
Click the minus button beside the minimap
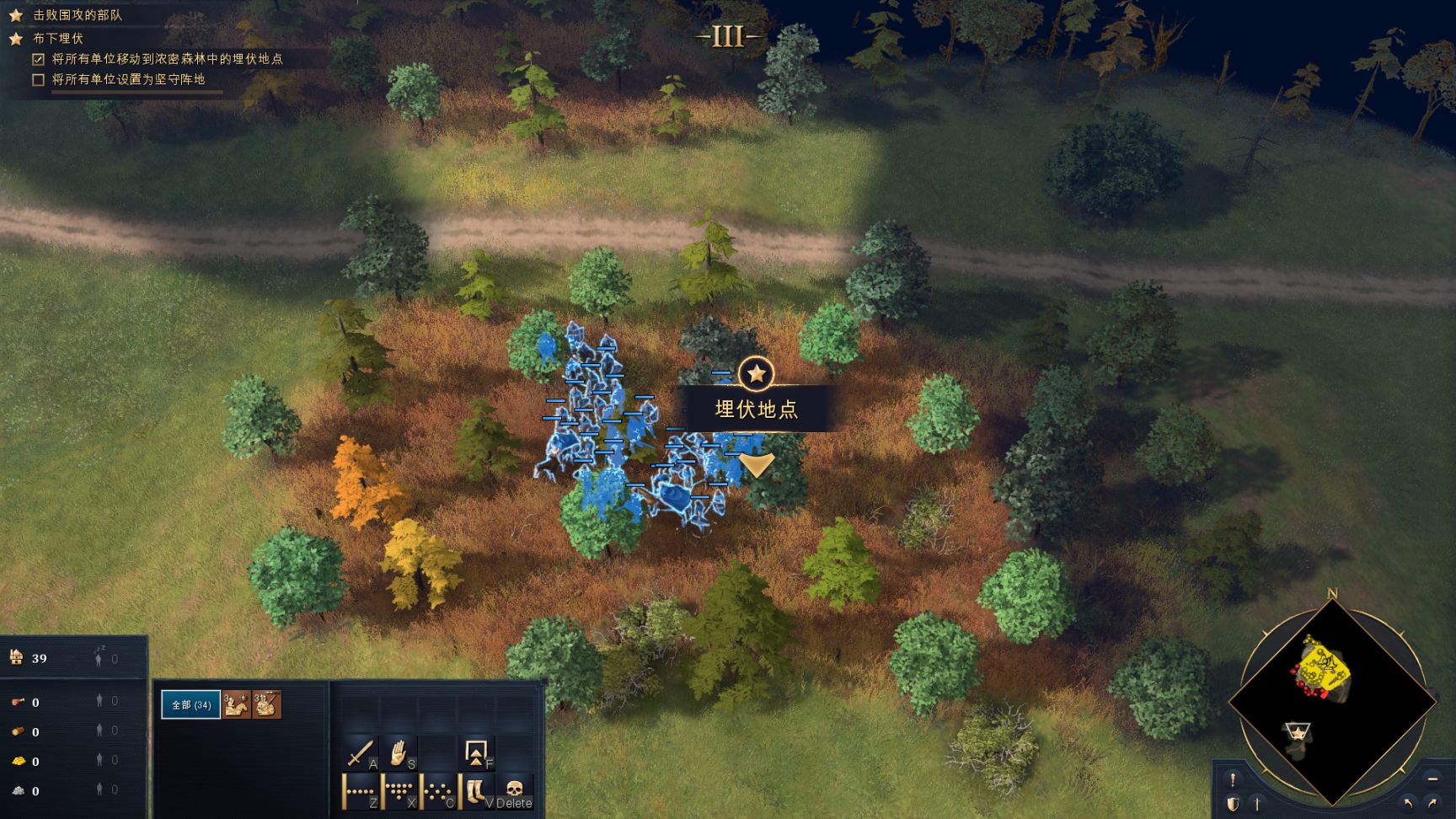[x=1432, y=779]
